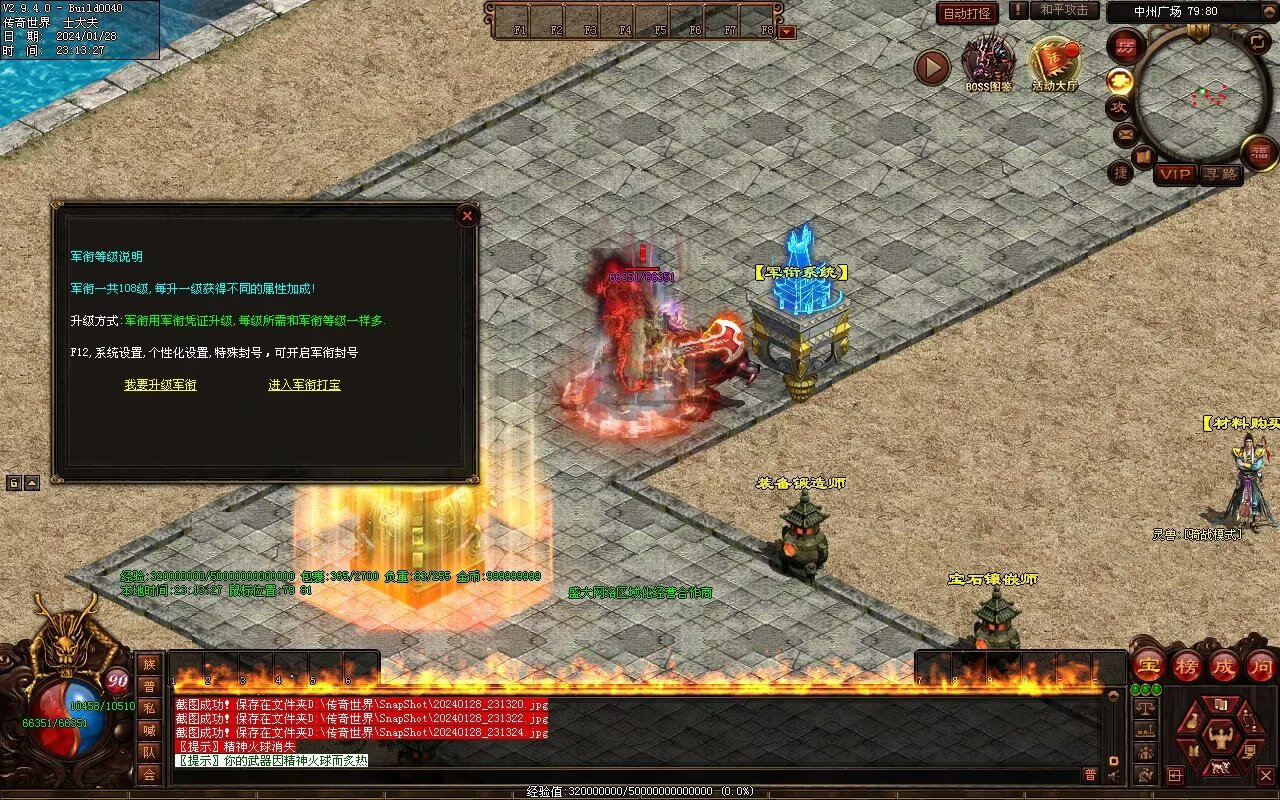Select the 进入军衔打宝 link

point(304,385)
